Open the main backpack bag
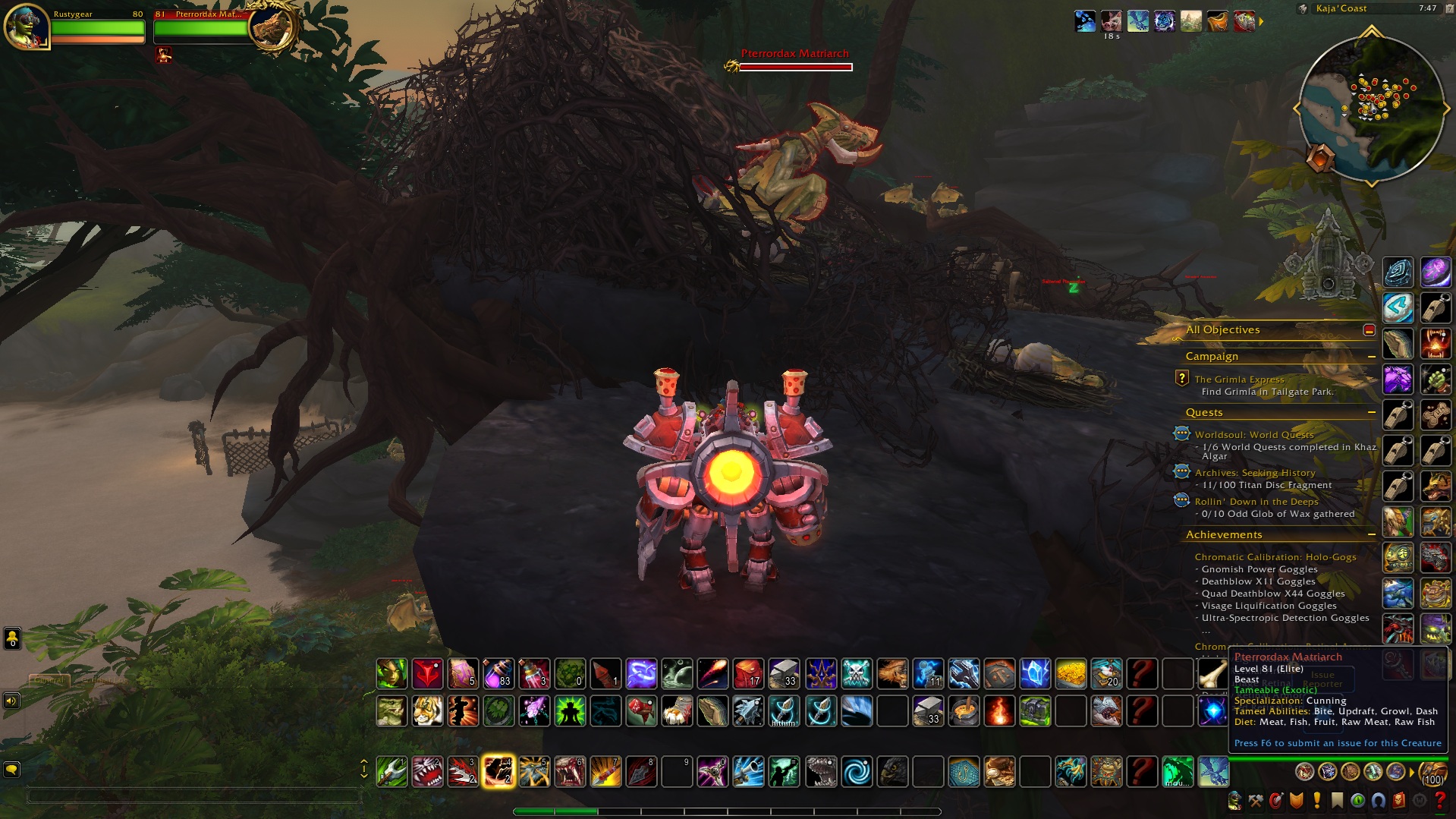 tap(1432, 772)
